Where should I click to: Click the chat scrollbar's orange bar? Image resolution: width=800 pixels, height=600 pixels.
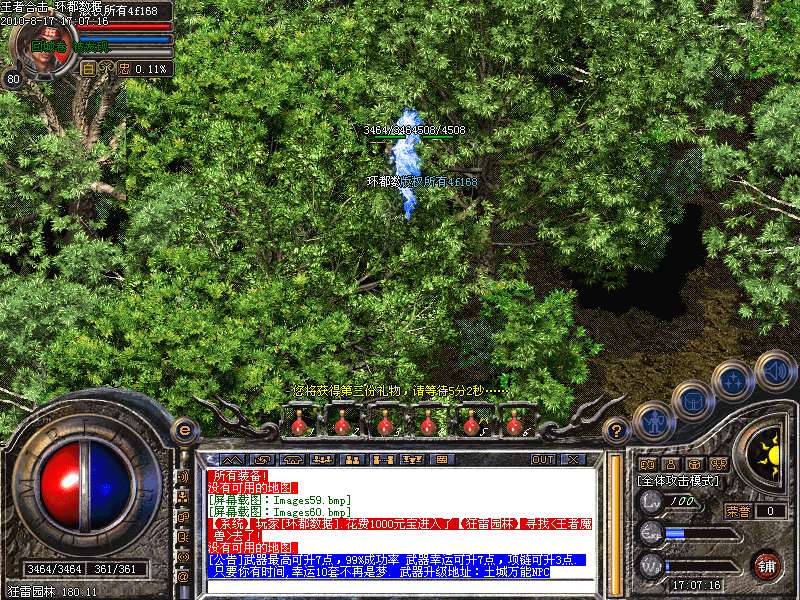coord(612,520)
